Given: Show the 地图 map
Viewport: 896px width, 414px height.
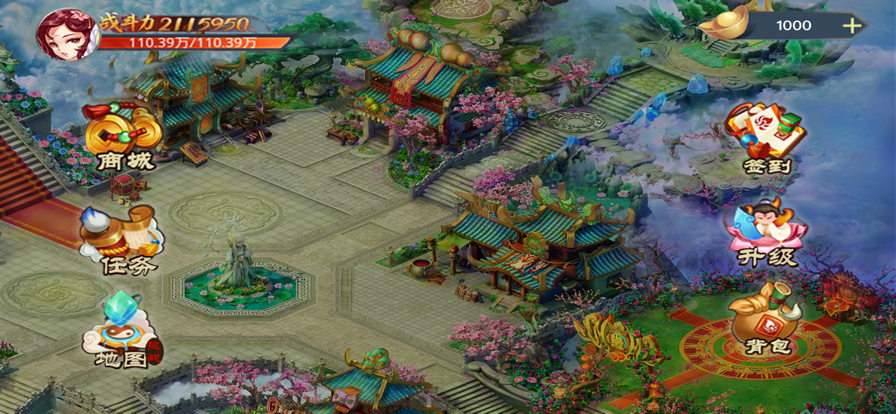Looking at the screenshot, I should pyautogui.click(x=122, y=332).
